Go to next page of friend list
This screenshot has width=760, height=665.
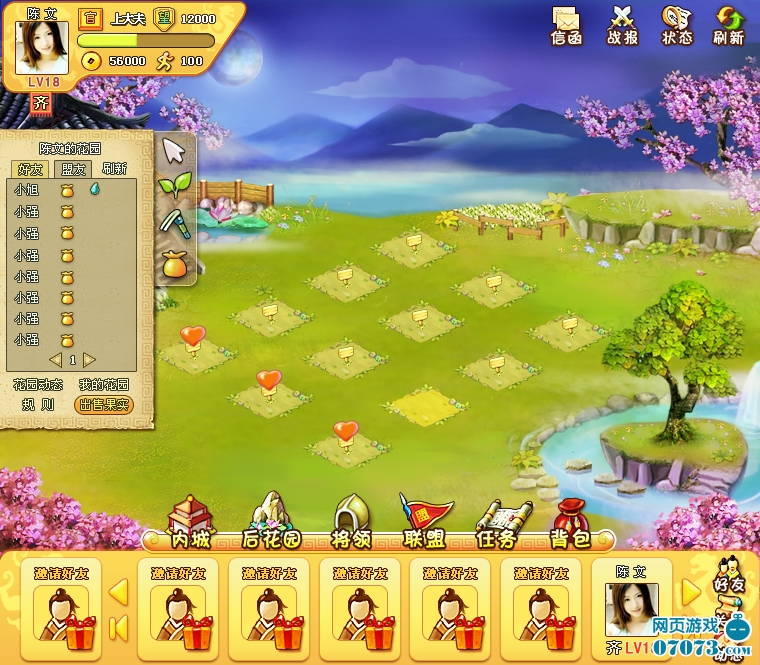[90, 359]
